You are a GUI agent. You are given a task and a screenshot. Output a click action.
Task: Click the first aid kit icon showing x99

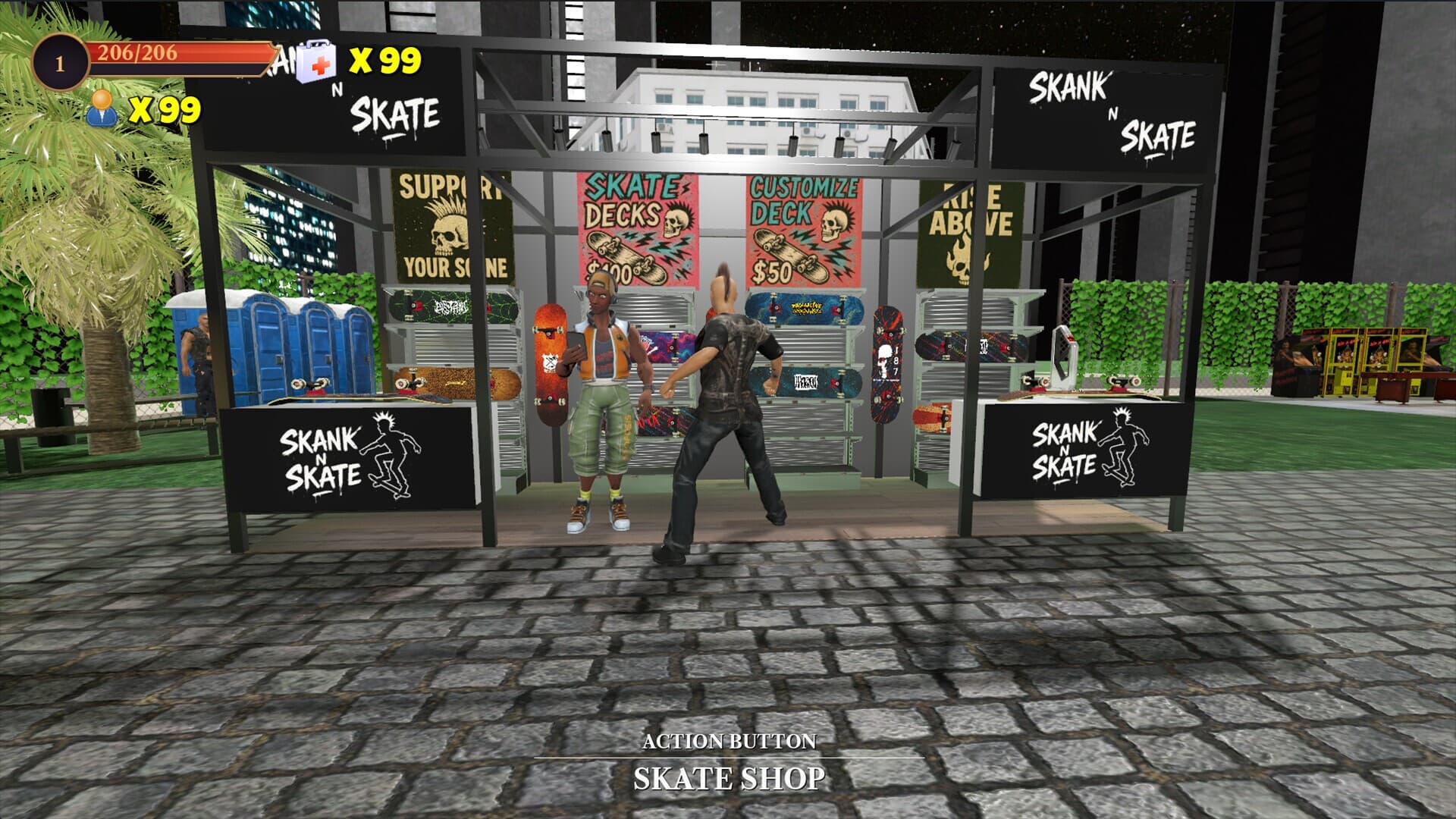[x=316, y=61]
